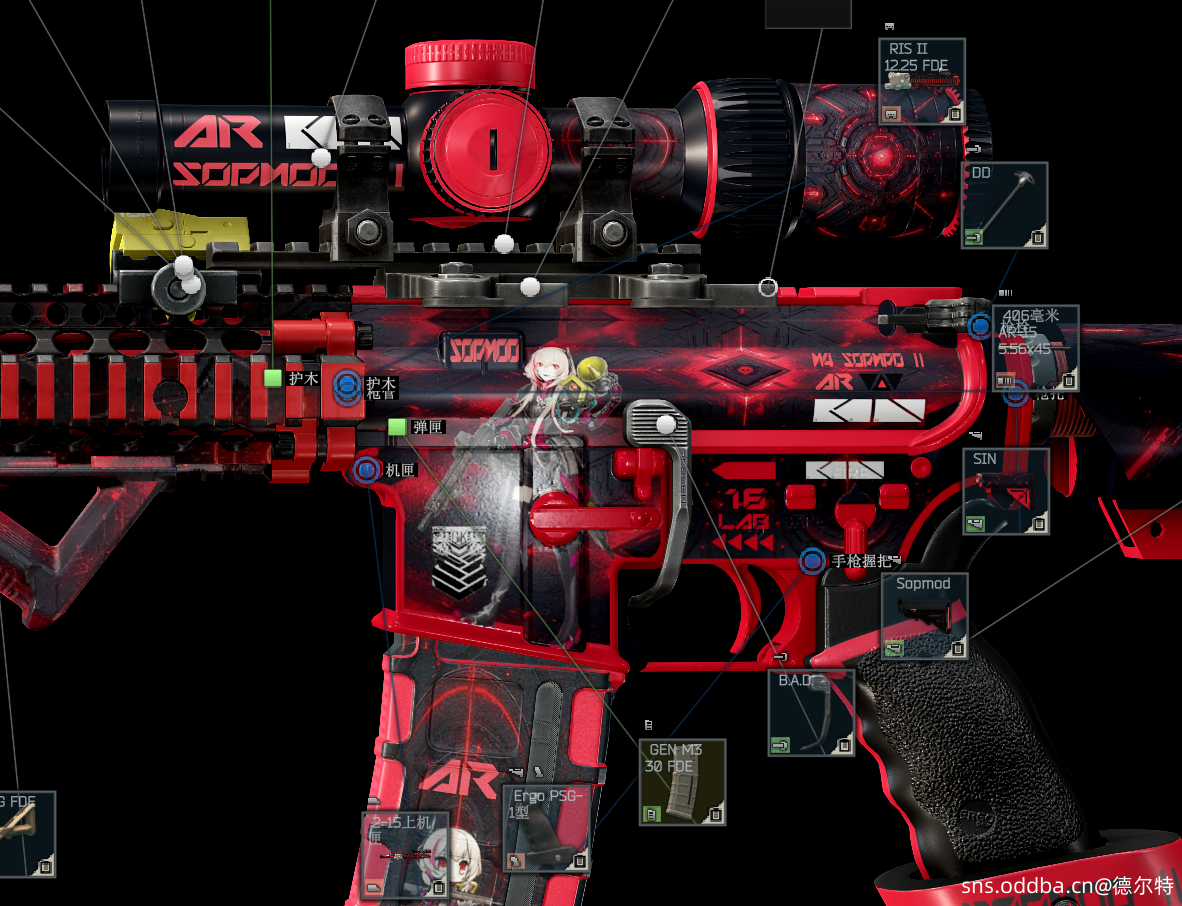Viewport: 1182px width, 906px height.
Task: Pick the Sopmod stock slot
Action: (924, 615)
